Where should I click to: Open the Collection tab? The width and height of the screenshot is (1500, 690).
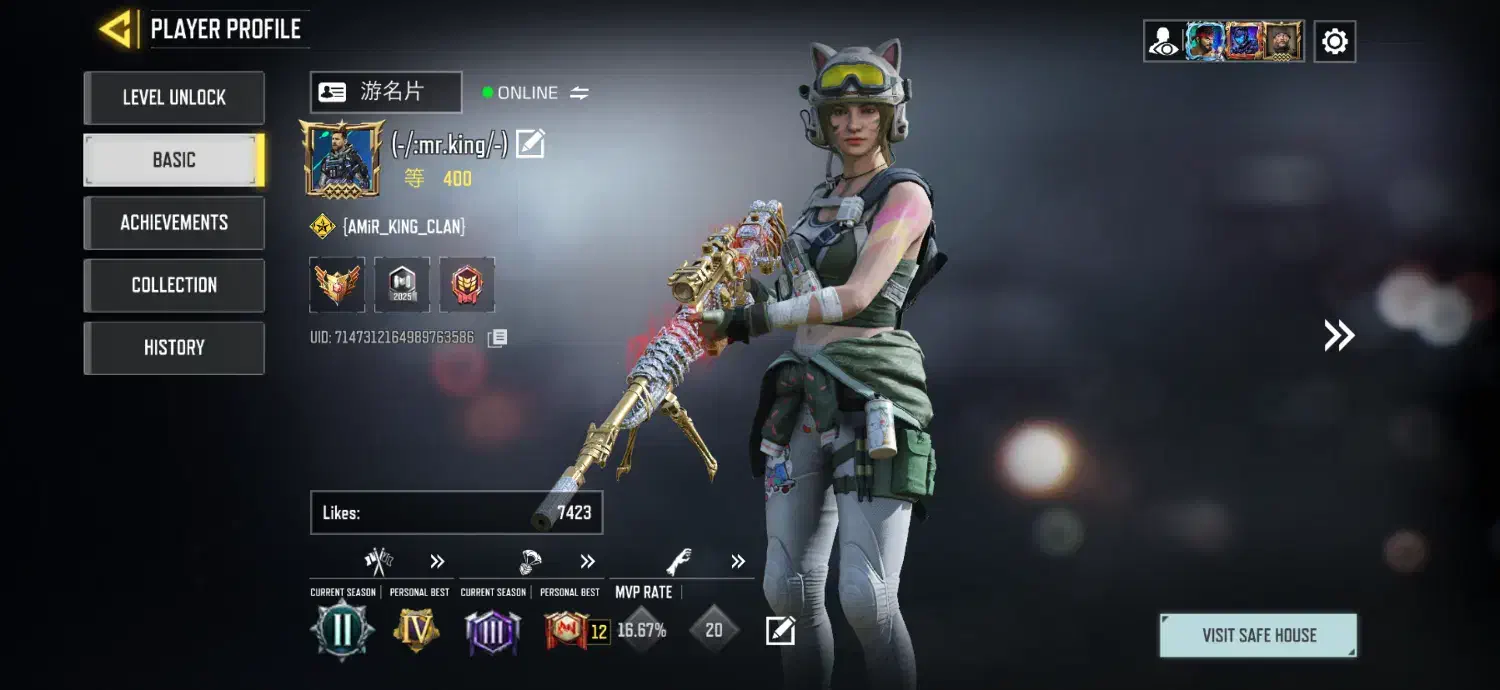pyautogui.click(x=174, y=285)
